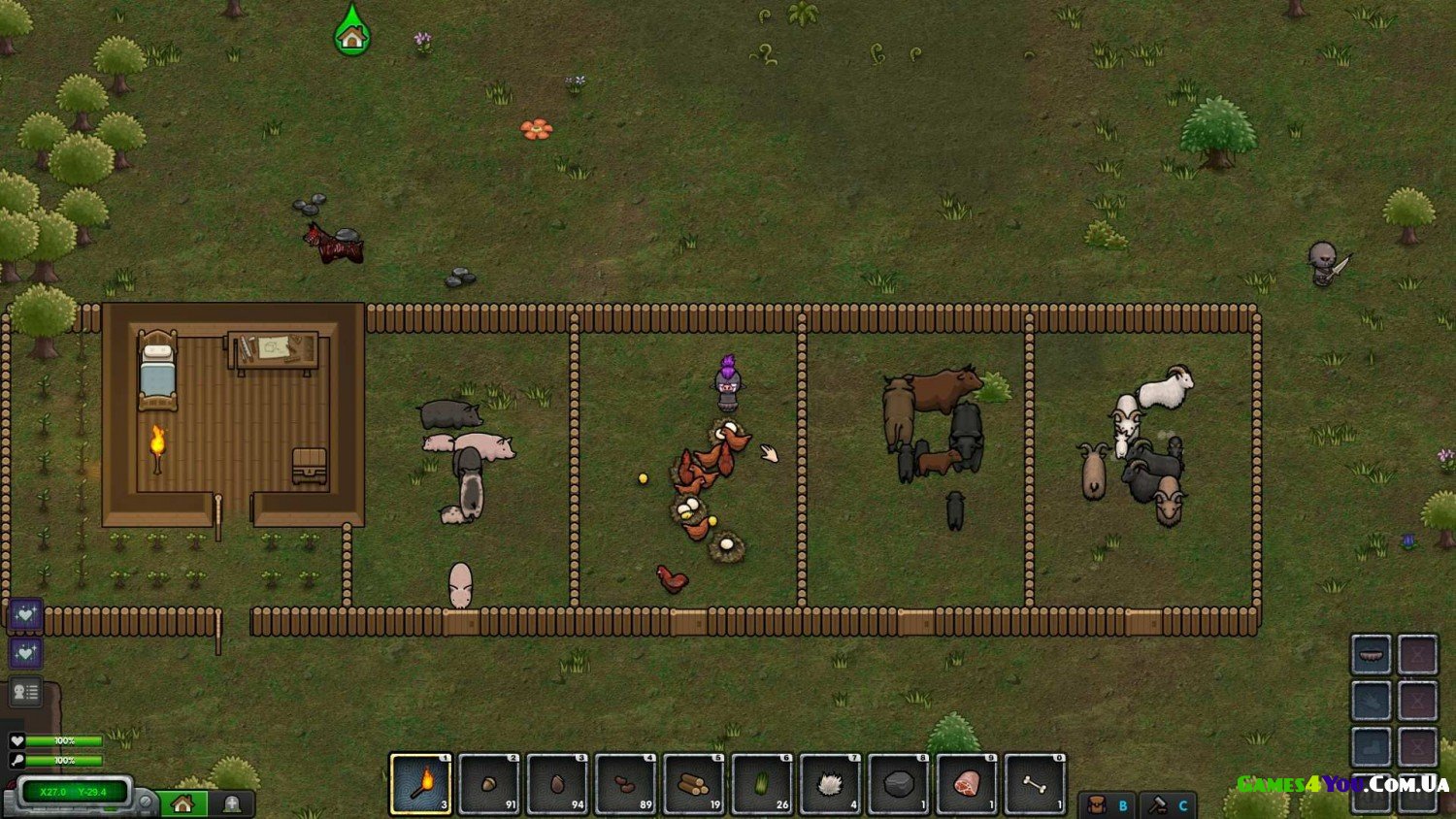Select the wood logs hotbar slot
Viewport: 1456px width, 819px height.
pyautogui.click(x=693, y=783)
